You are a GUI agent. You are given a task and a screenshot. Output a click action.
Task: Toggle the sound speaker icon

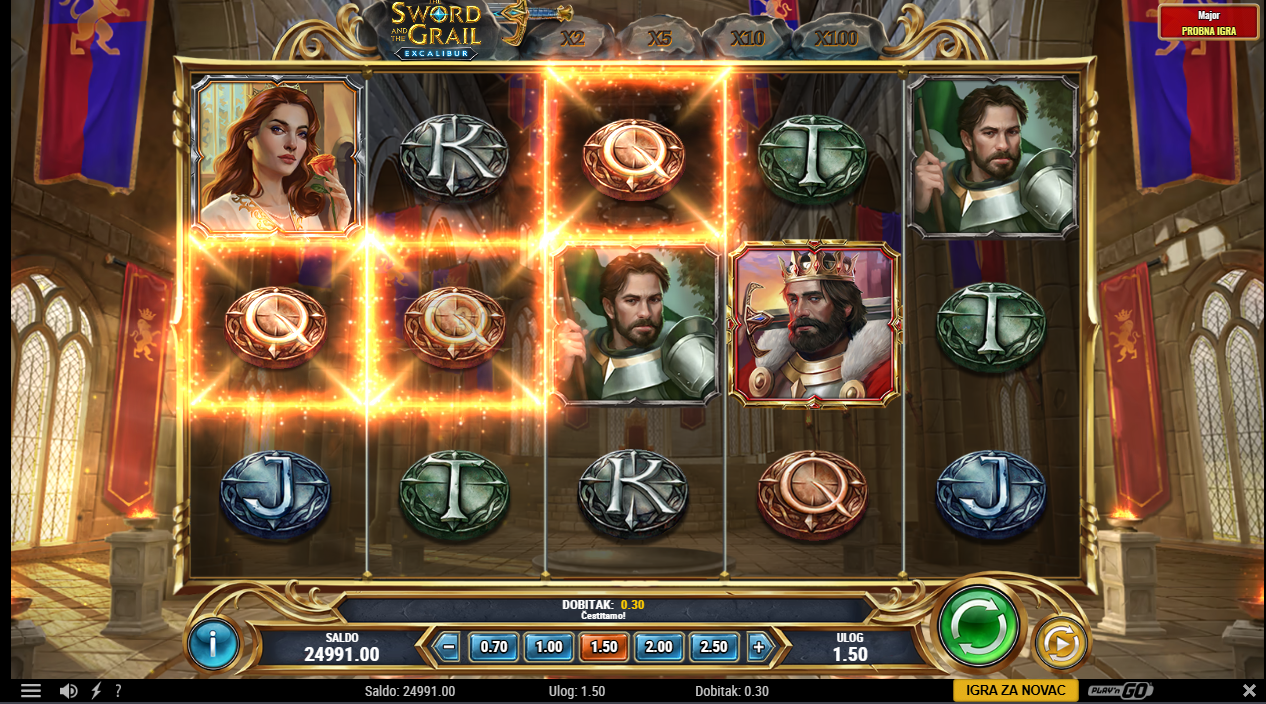68,691
